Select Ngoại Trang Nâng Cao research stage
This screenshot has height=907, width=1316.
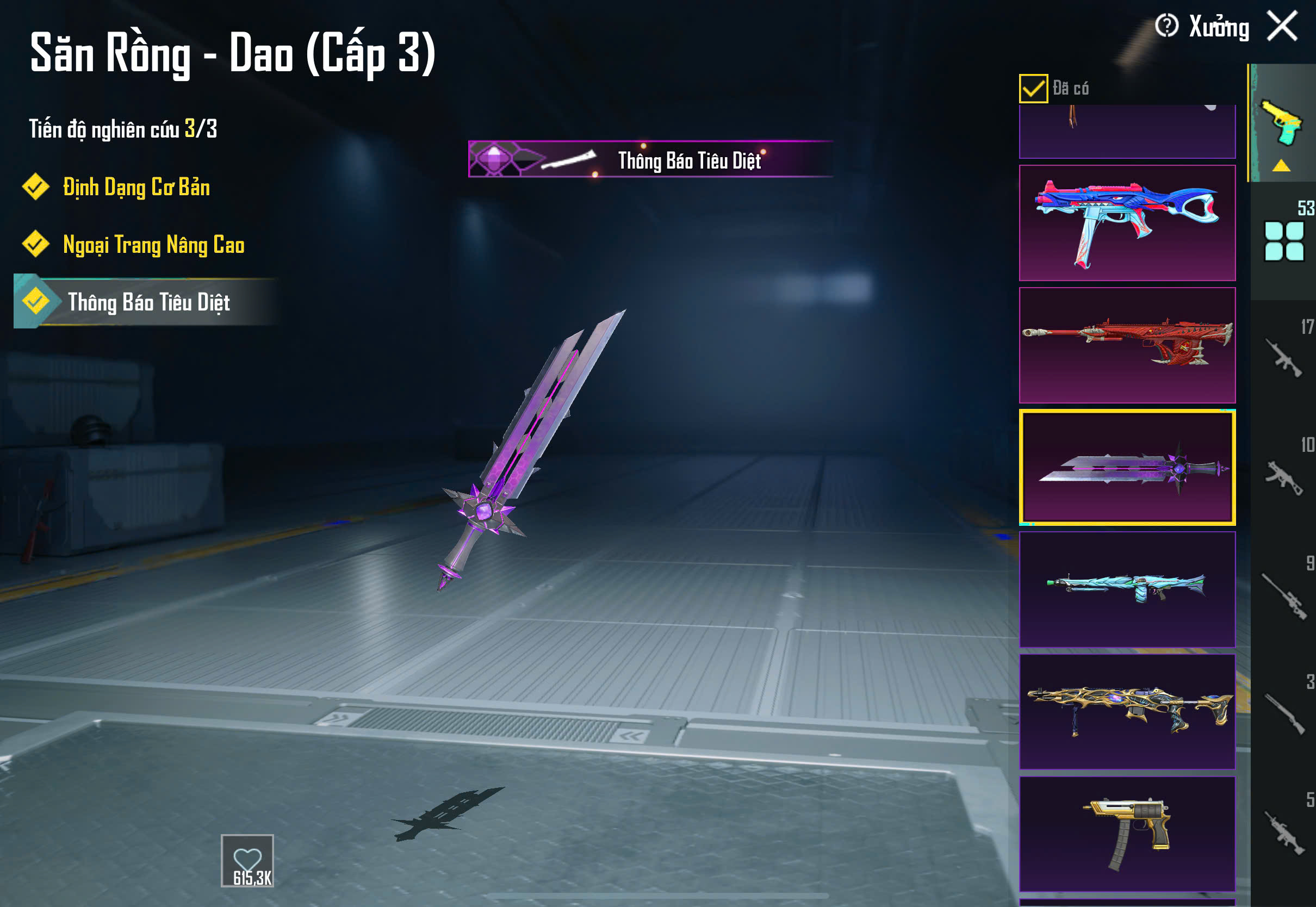tap(152, 245)
